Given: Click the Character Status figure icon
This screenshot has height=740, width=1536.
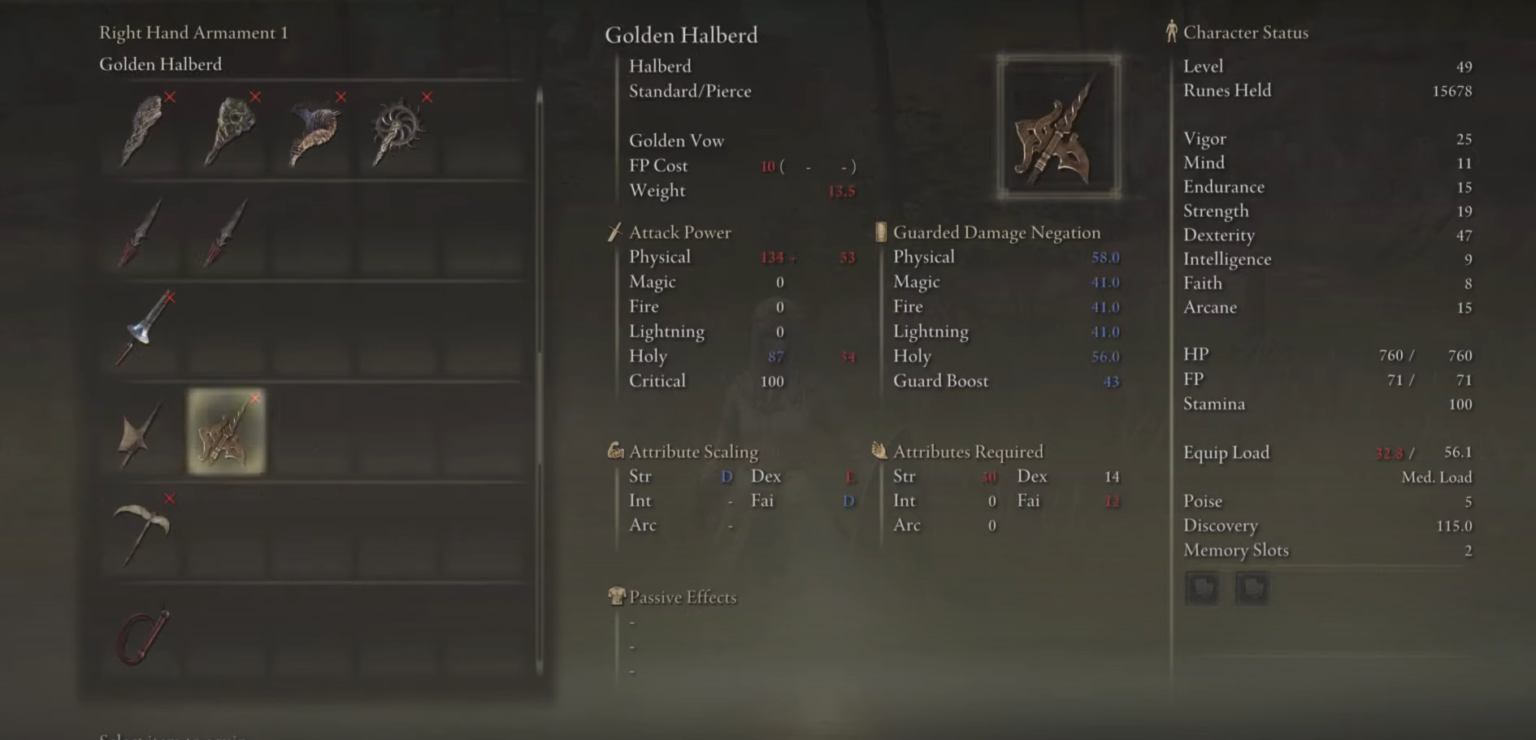Looking at the screenshot, I should pyautogui.click(x=1170, y=31).
